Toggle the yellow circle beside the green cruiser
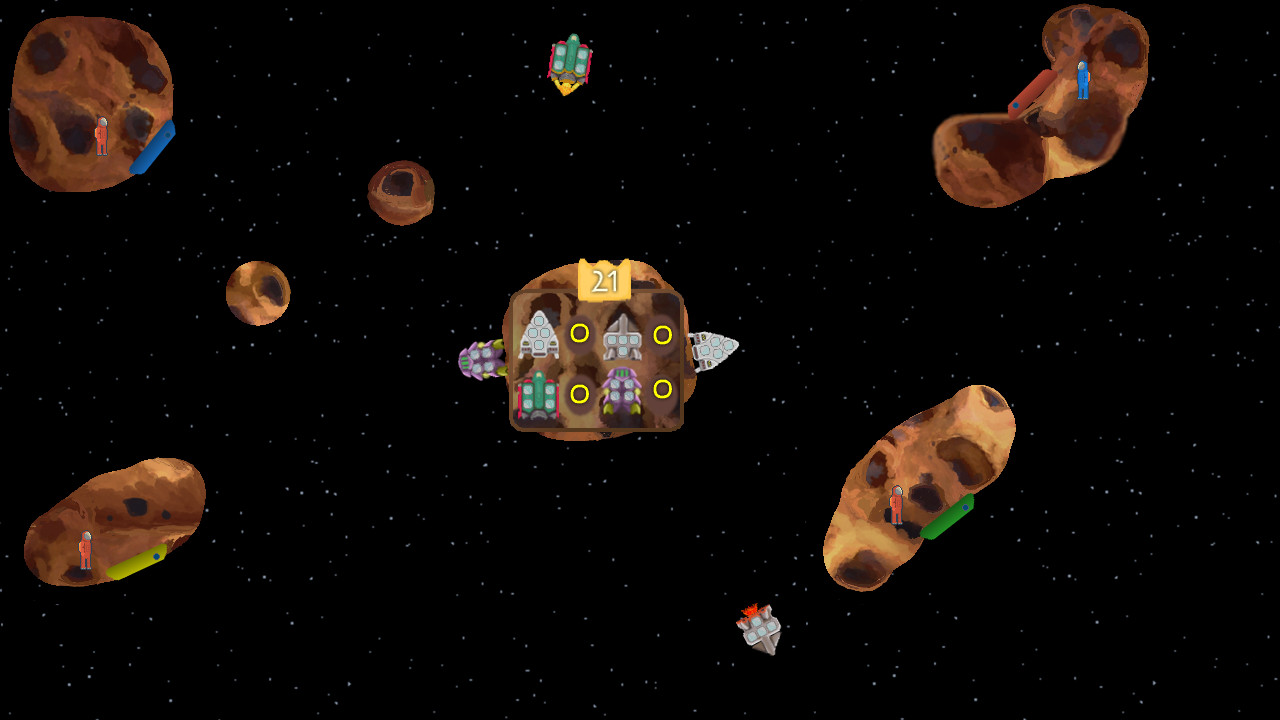1280x720 pixels. (x=578, y=394)
